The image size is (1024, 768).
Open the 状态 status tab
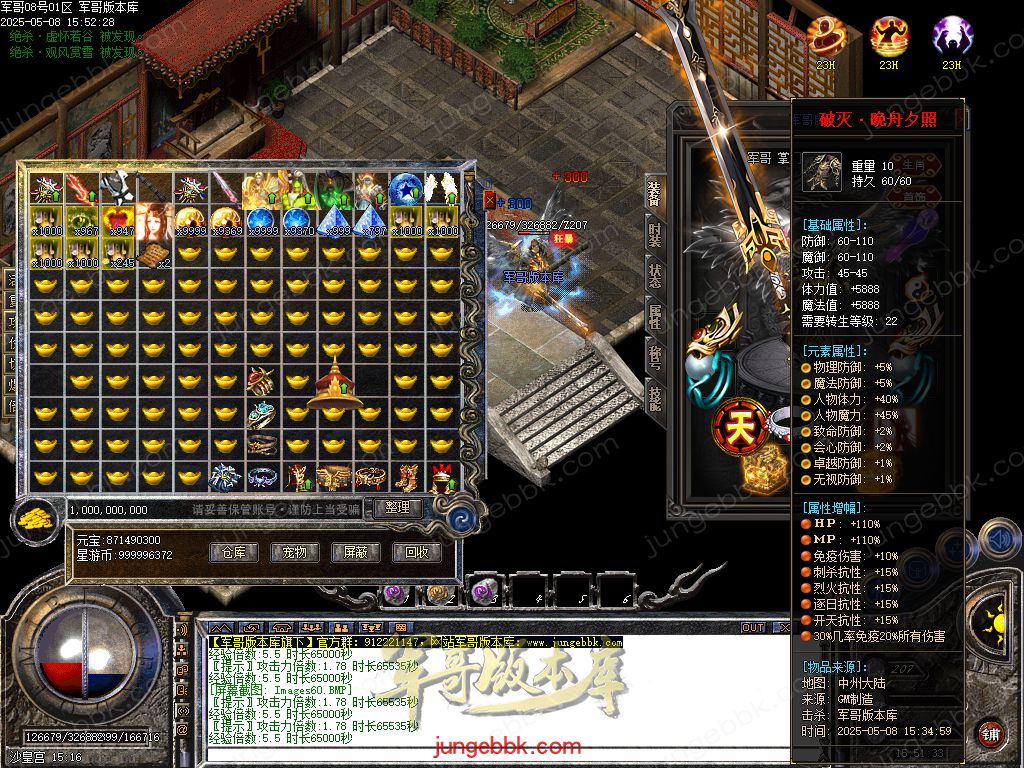[654, 276]
